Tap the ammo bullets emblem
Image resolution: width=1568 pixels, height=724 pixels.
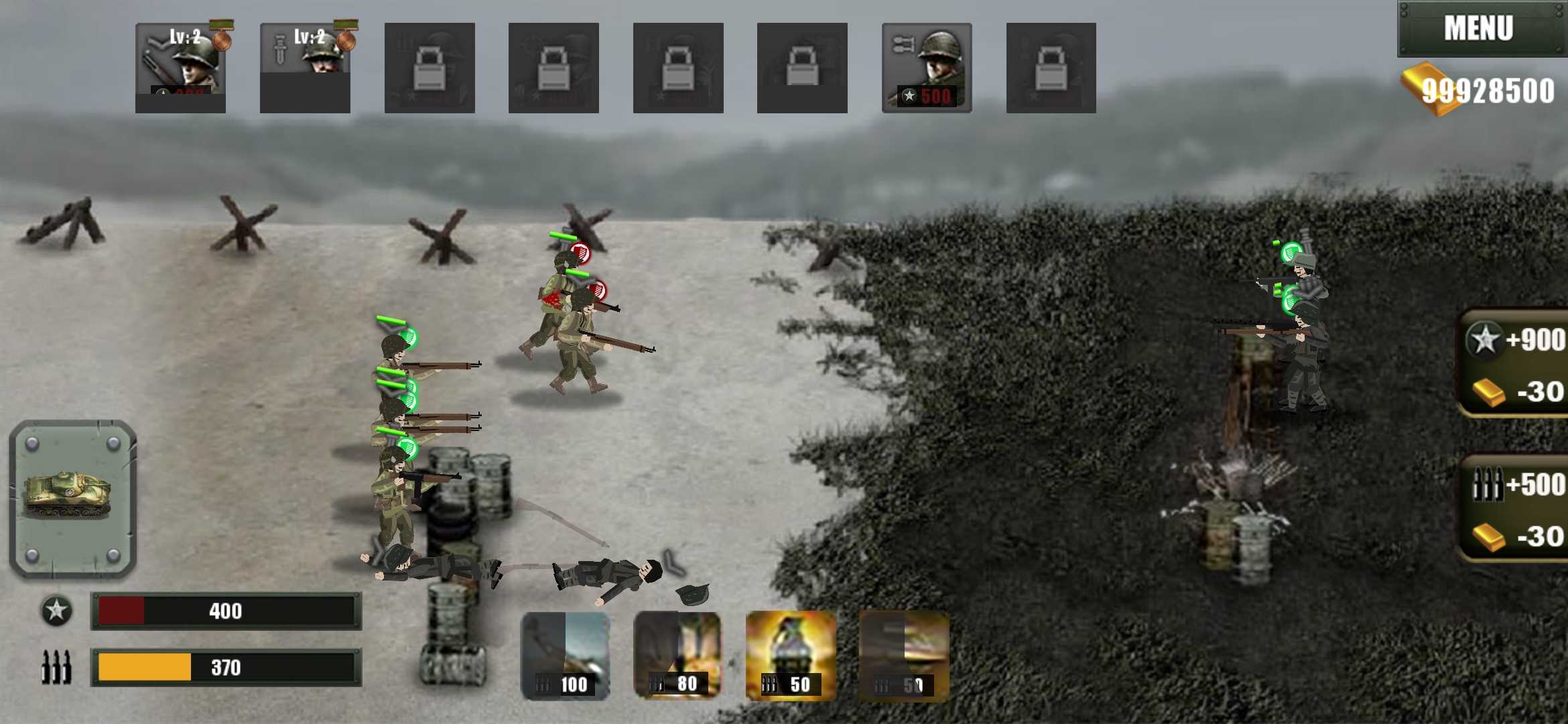[x=57, y=667]
